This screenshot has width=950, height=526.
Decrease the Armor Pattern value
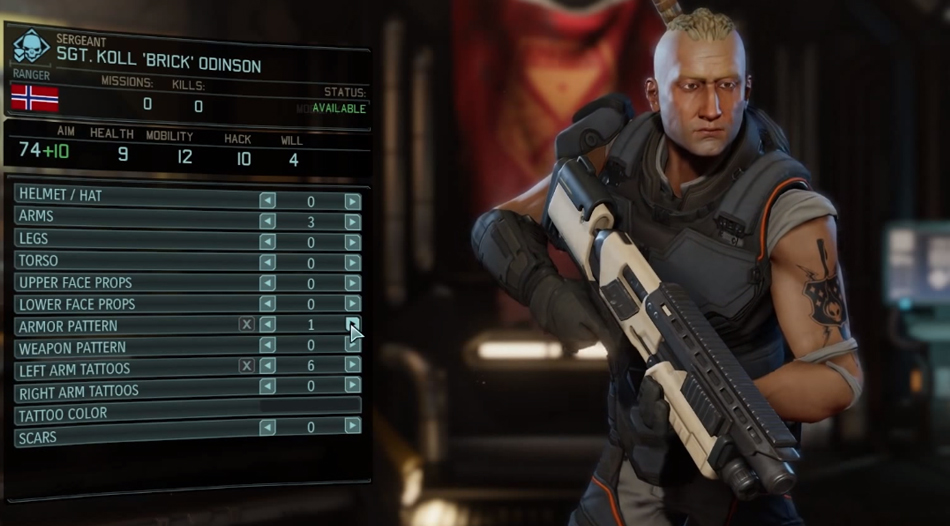point(267,325)
